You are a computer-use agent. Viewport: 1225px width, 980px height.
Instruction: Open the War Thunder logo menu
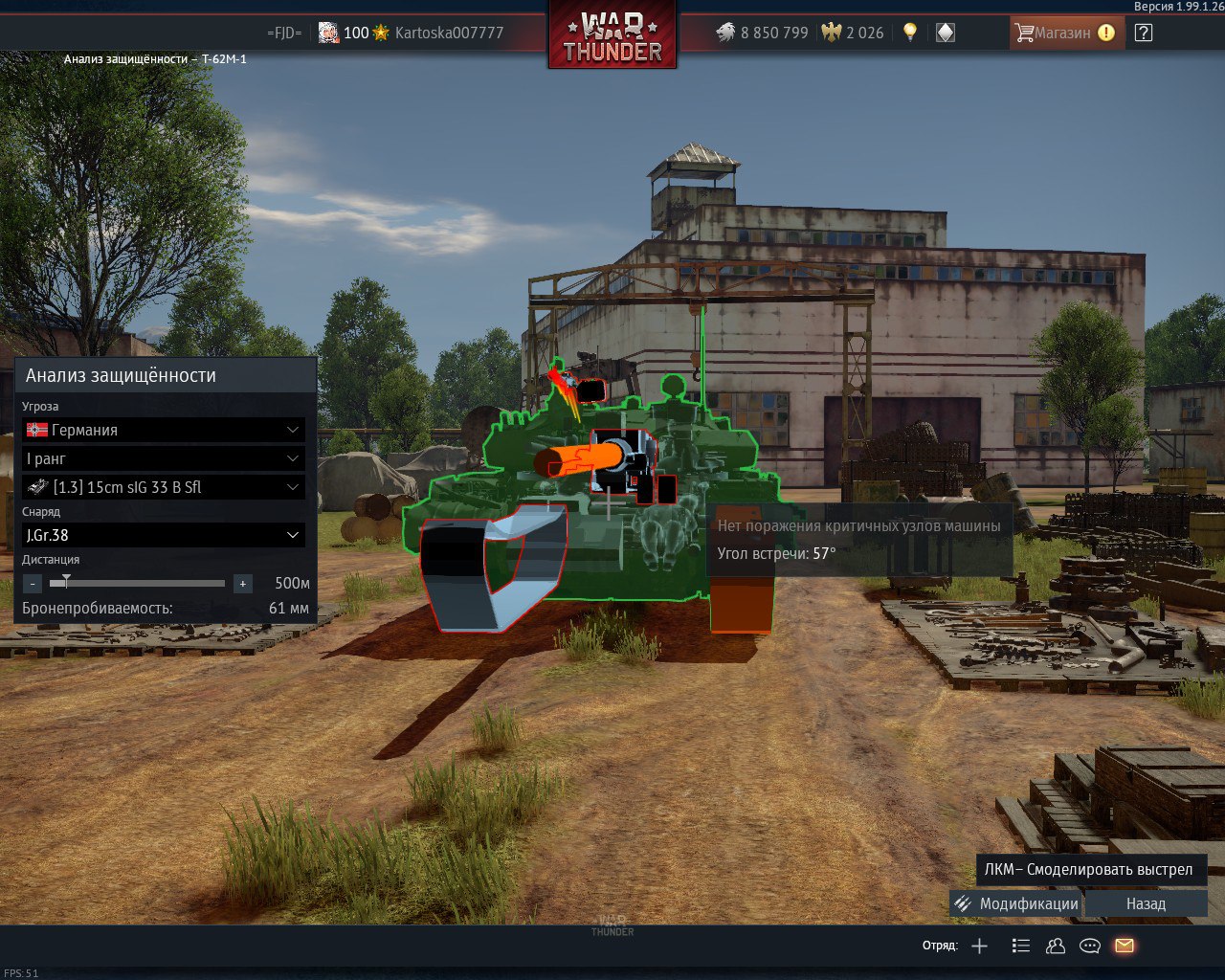612,36
